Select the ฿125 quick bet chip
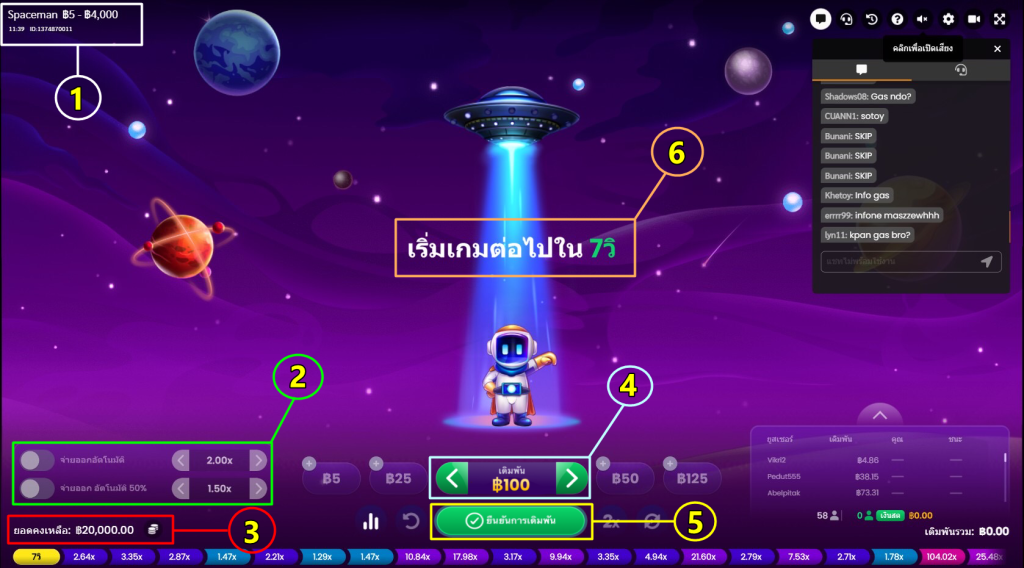 [x=691, y=479]
